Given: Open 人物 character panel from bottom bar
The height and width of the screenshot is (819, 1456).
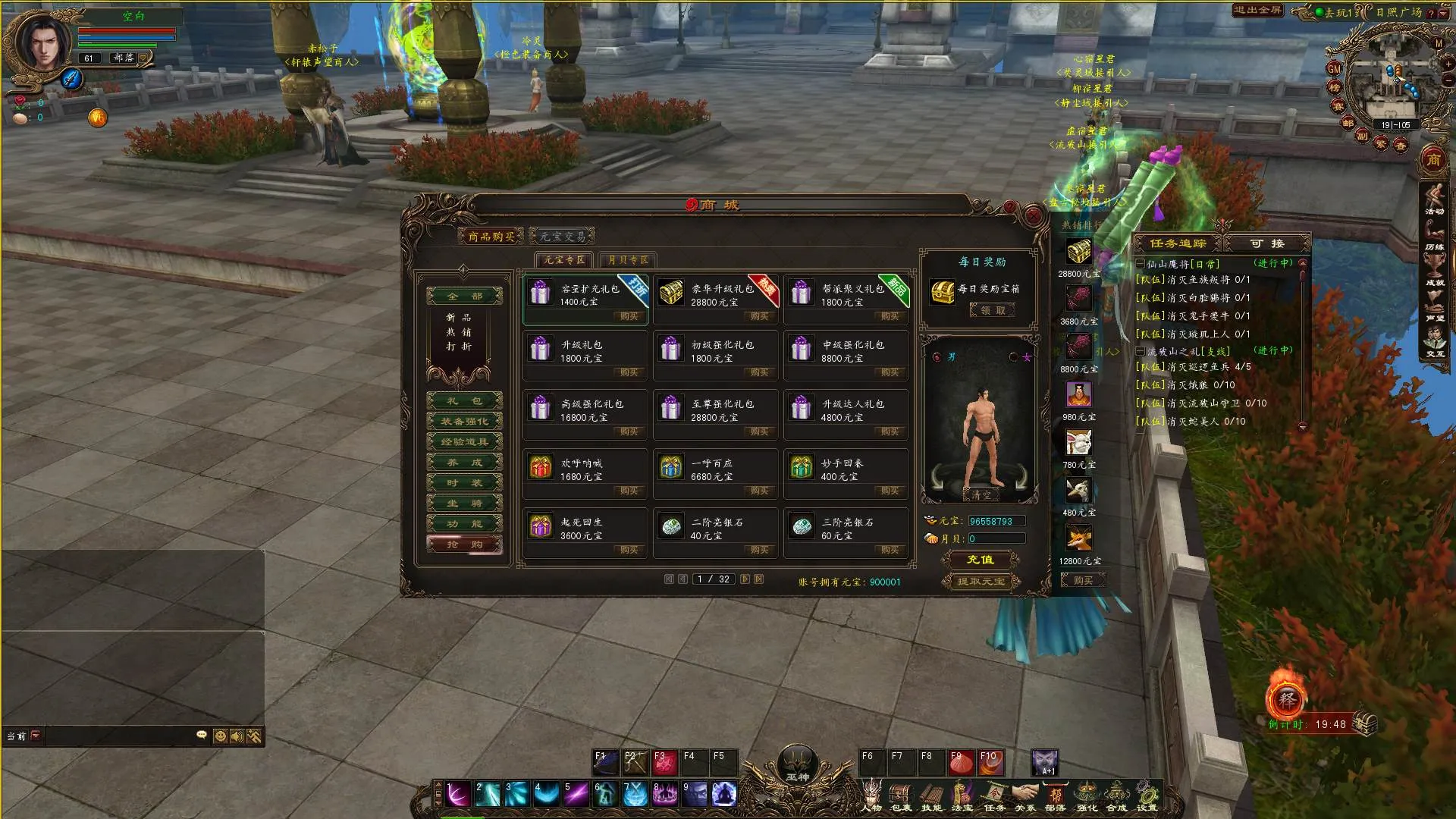Looking at the screenshot, I should point(871,795).
